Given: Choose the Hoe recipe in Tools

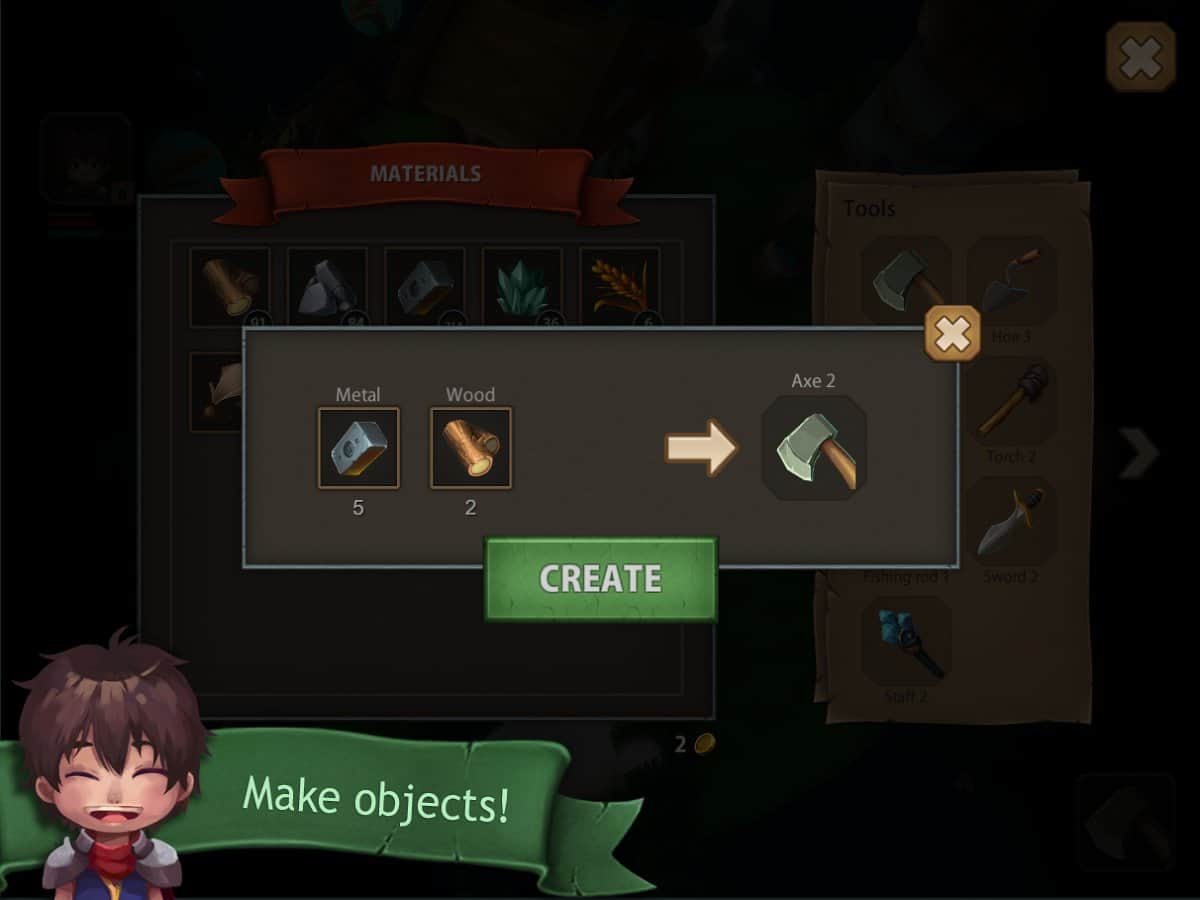Looking at the screenshot, I should pos(1011,282).
